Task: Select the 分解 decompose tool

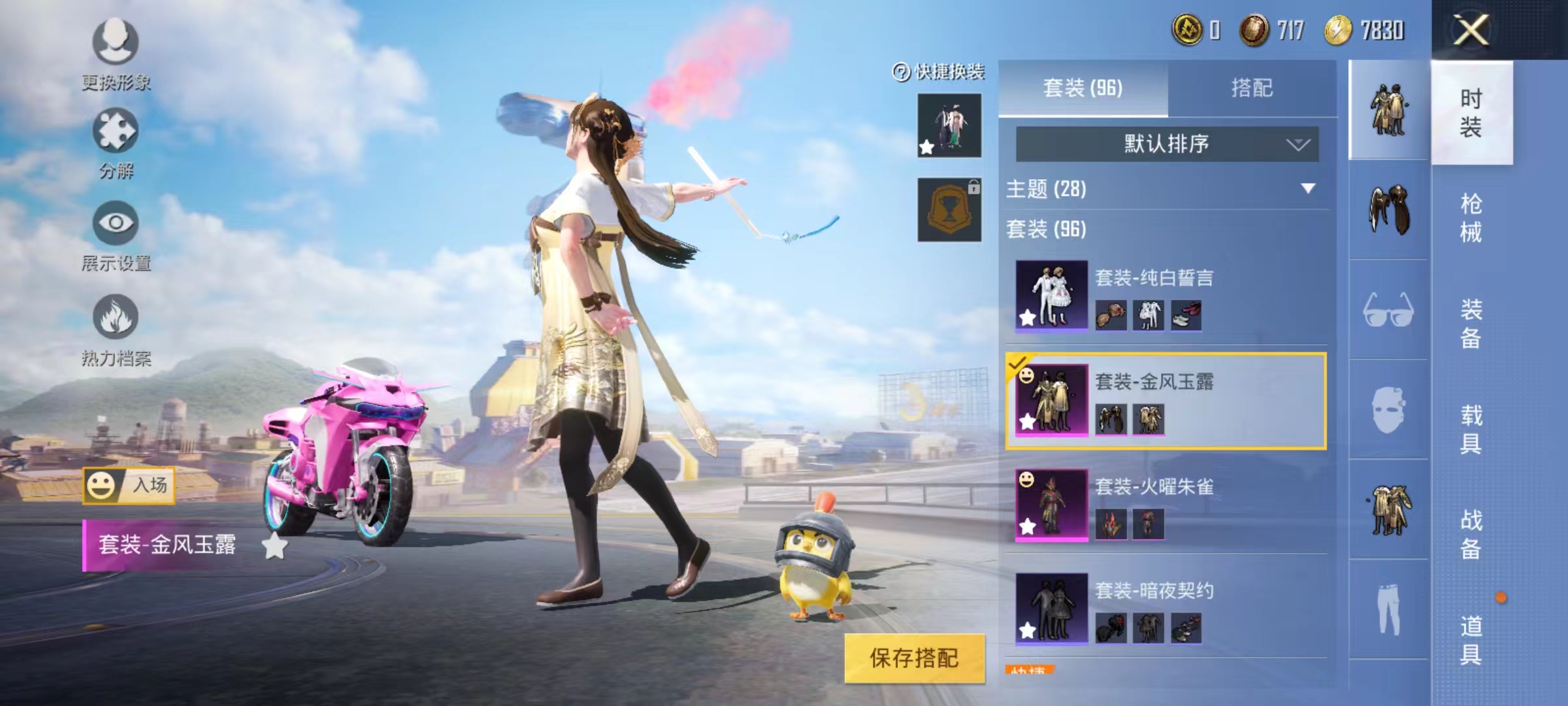Action: (116, 137)
